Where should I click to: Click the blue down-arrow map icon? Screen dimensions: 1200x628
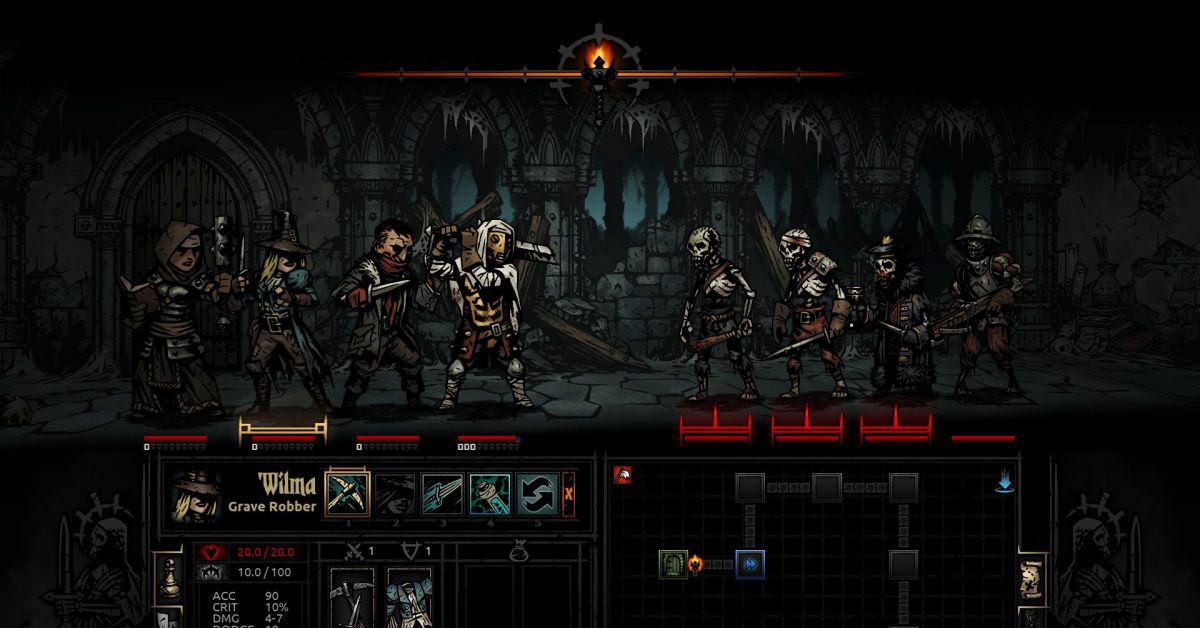[1004, 484]
